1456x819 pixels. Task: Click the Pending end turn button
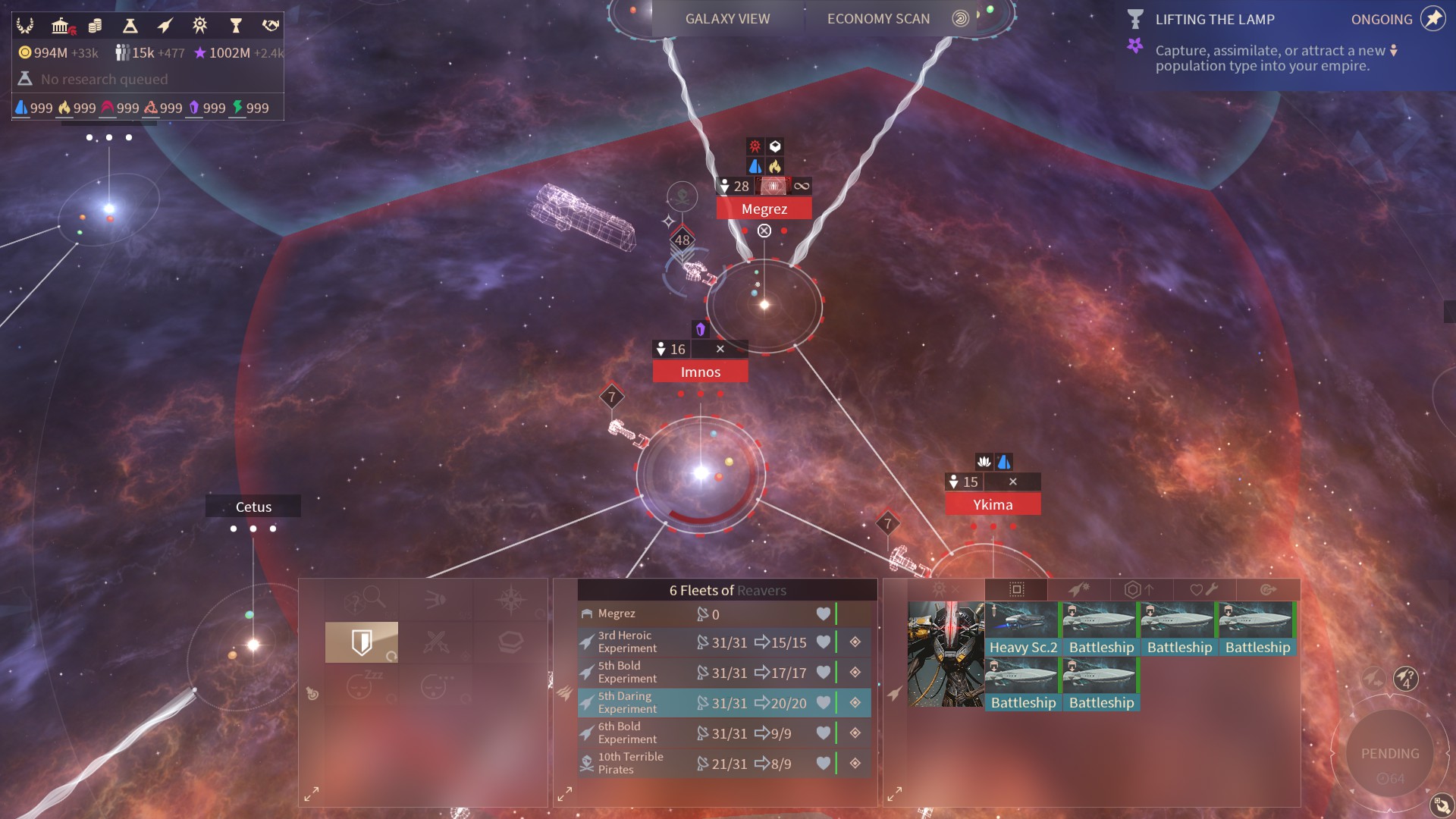coord(1389,754)
